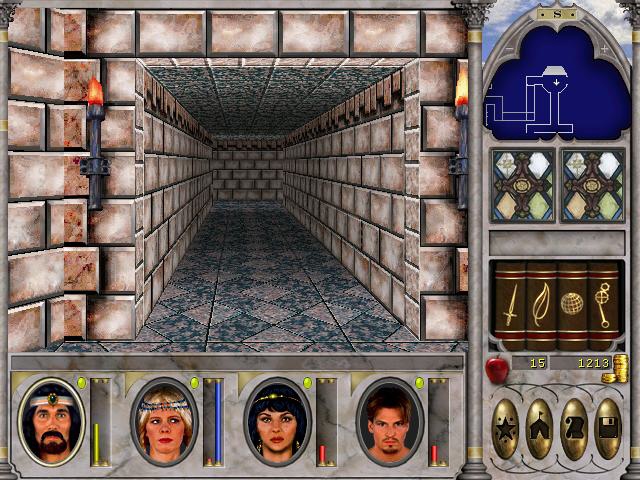Select the blonde woman character portrait
This screenshot has height=480, width=640.
pos(163,421)
